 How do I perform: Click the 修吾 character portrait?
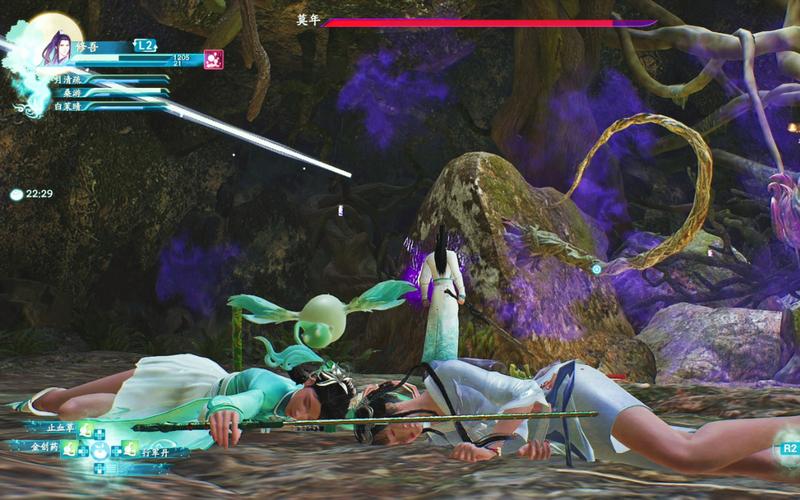point(55,46)
